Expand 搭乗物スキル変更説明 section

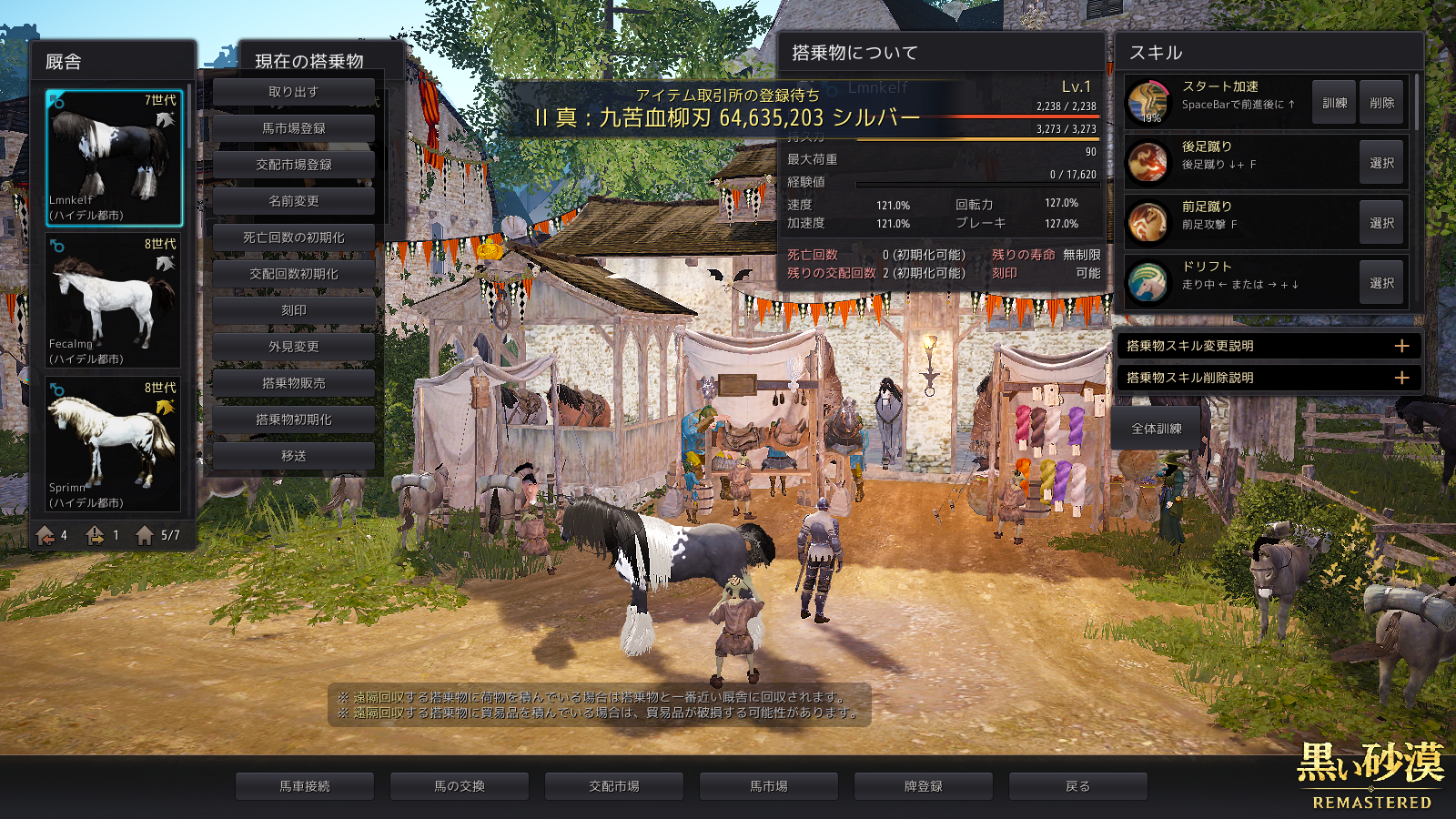[x=1268, y=346]
